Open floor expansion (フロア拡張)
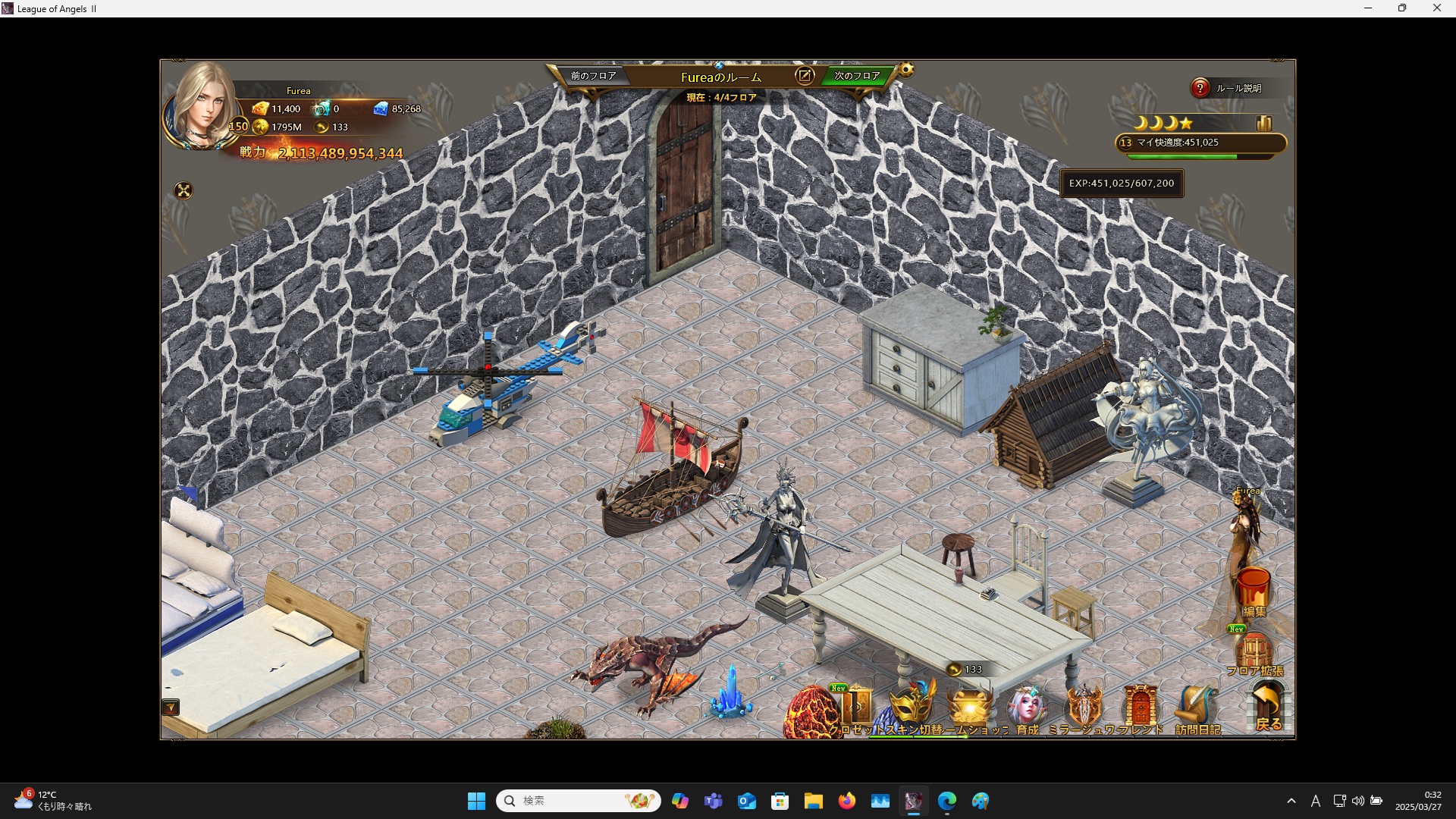Screen dimensions: 1456x819 coord(1254,654)
